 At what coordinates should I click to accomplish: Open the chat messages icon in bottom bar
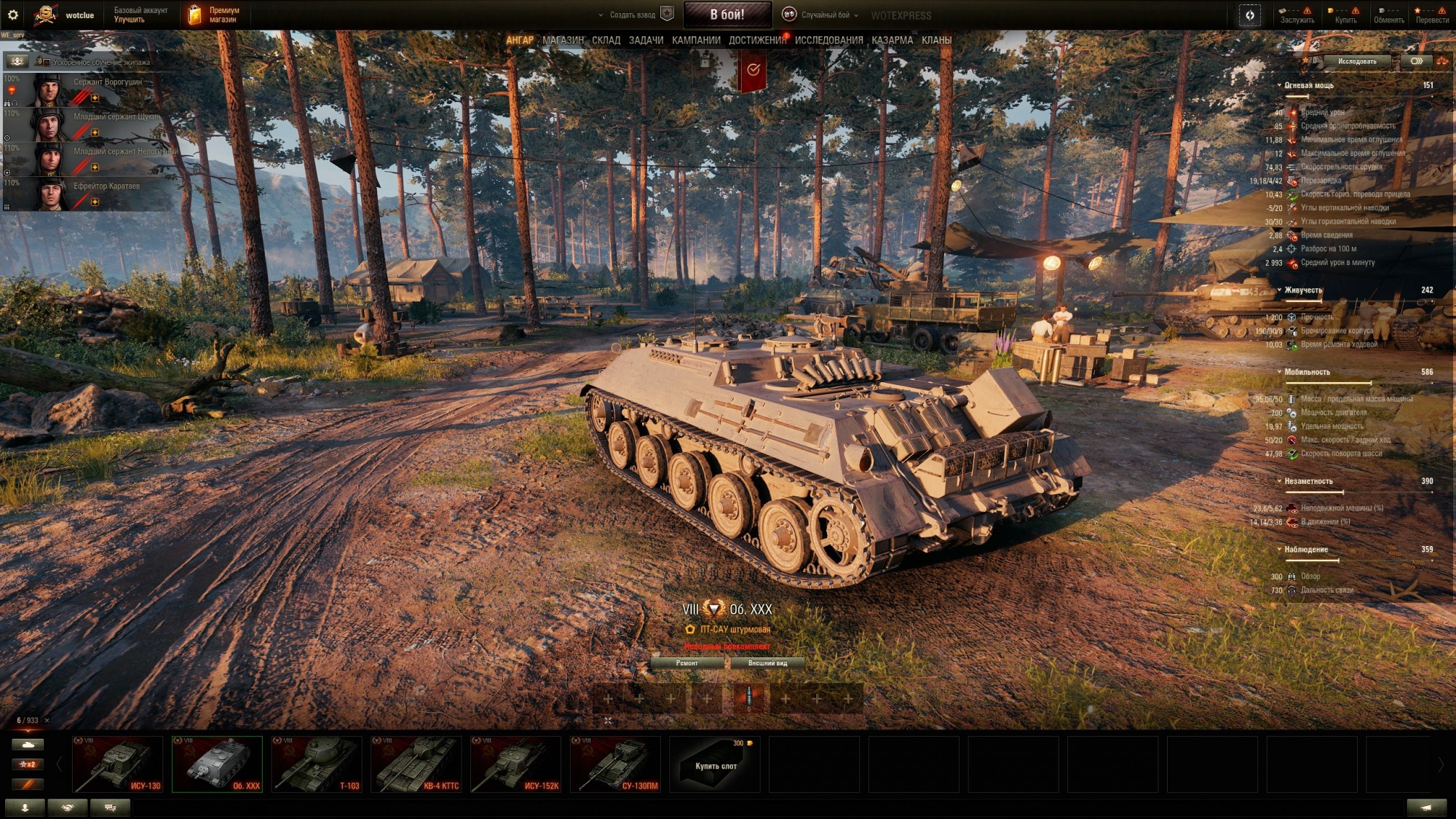coord(111,808)
